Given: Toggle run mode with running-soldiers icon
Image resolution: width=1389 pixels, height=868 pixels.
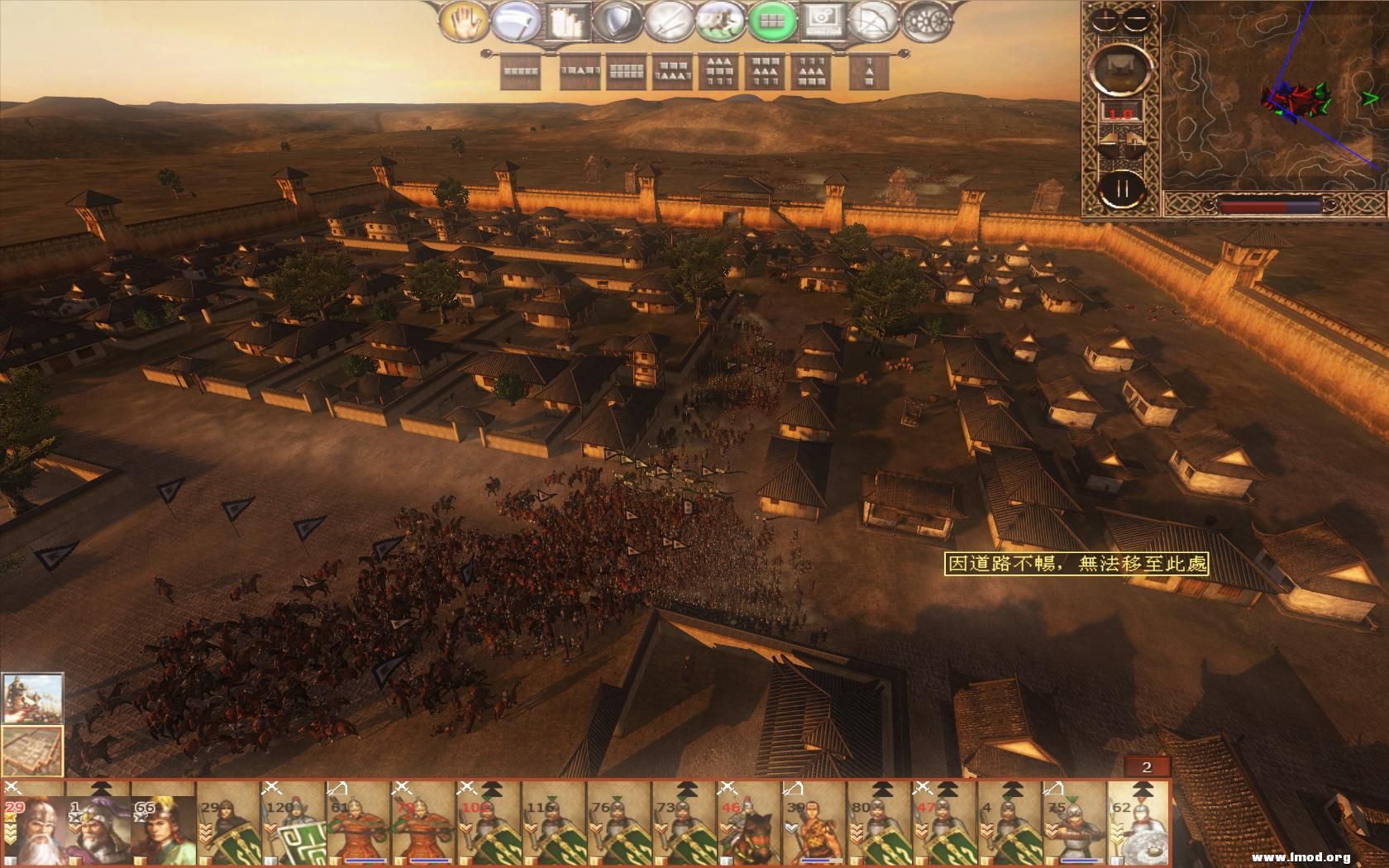Looking at the screenshot, I should (719, 20).
